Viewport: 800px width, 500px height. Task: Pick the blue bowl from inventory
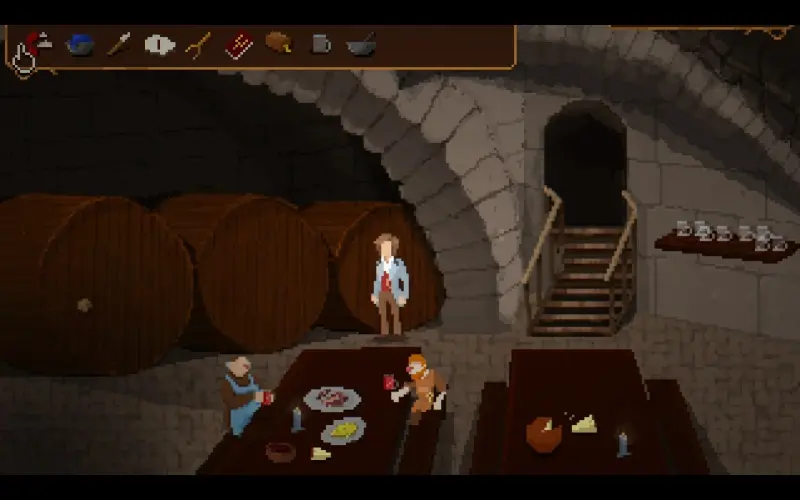coord(79,44)
